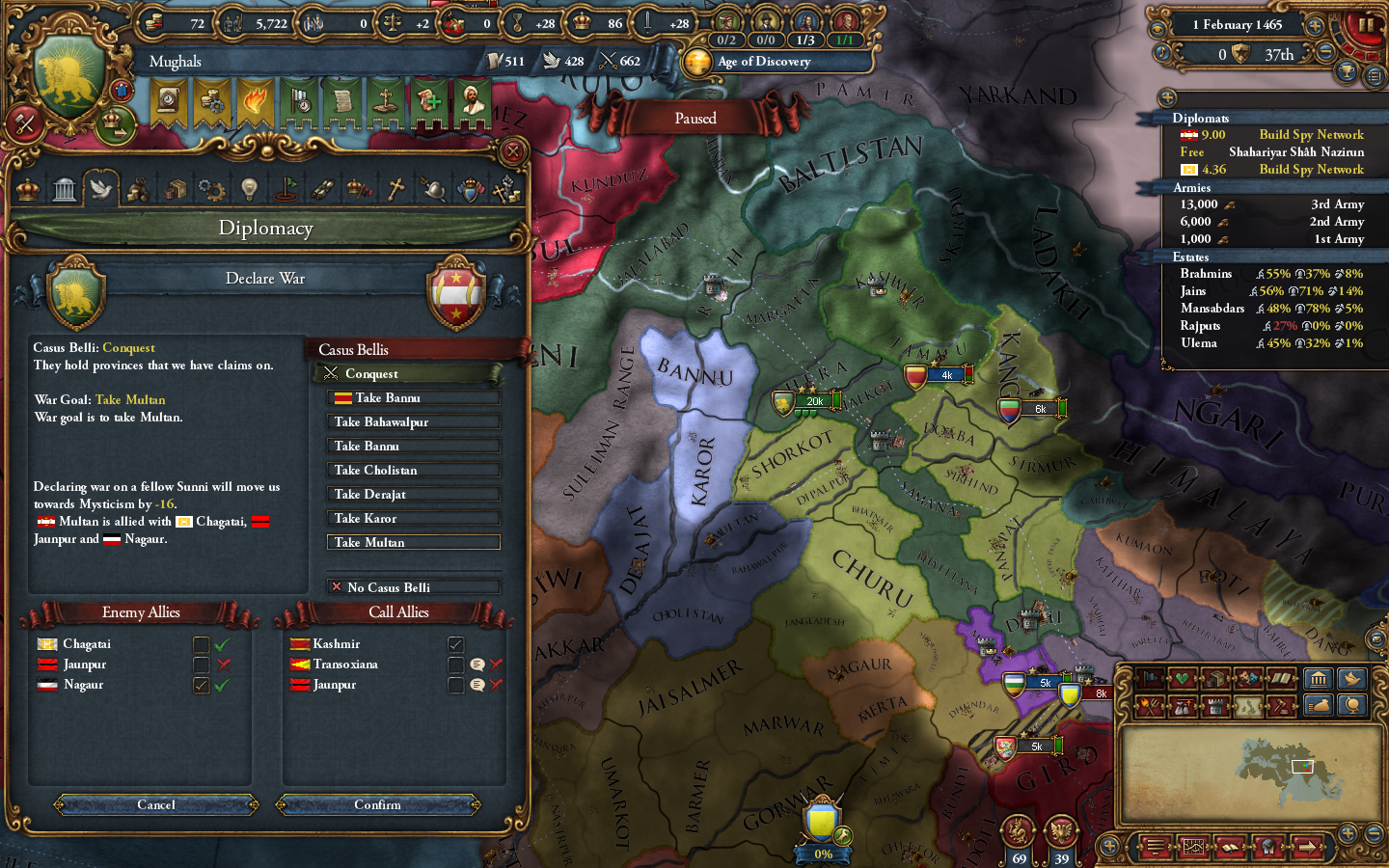Cancel the Declare War screen
This screenshot has height=868, width=1389.
[154, 805]
